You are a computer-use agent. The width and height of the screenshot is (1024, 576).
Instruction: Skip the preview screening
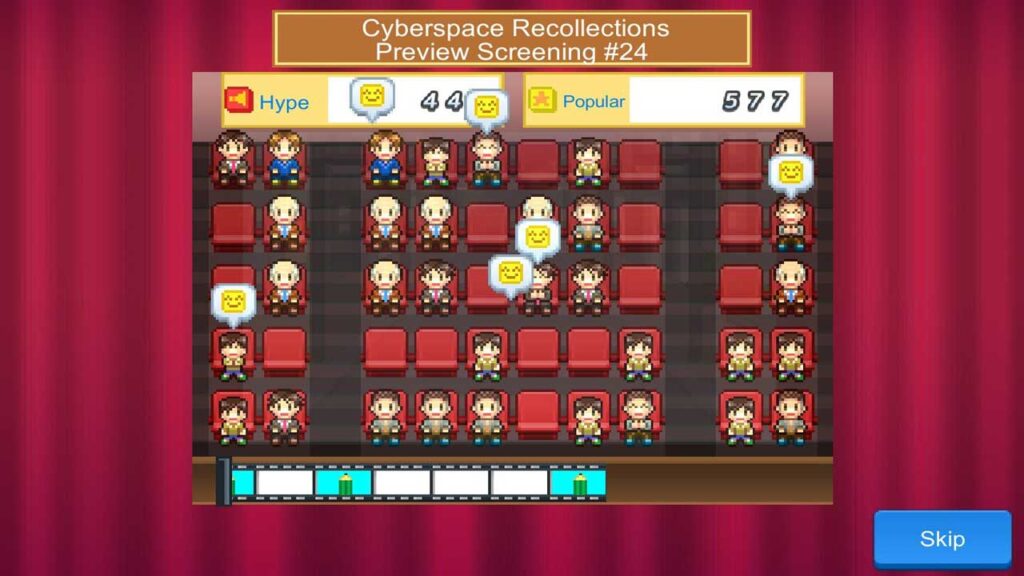click(x=942, y=539)
